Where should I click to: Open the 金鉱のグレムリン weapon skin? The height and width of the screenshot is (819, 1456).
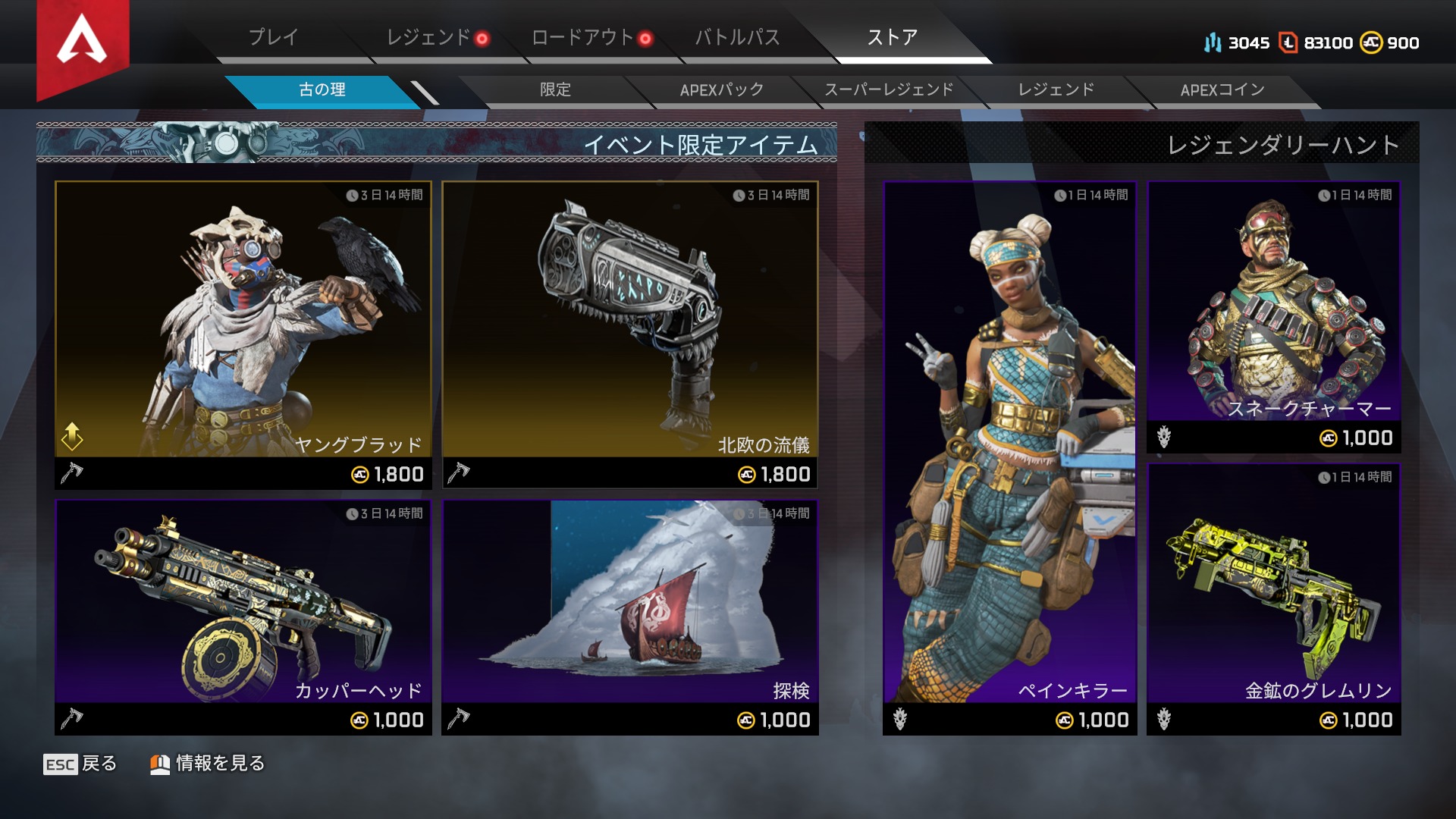1273,599
